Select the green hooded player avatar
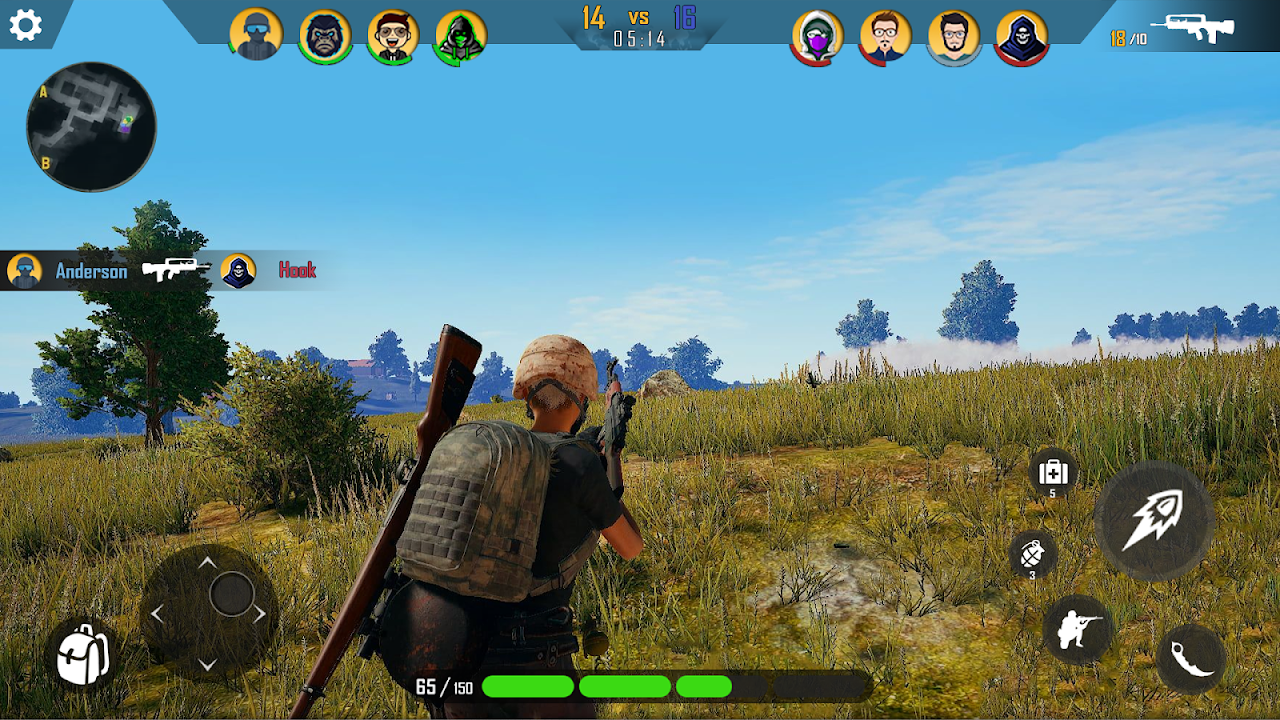This screenshot has width=1280, height=720. tap(461, 37)
